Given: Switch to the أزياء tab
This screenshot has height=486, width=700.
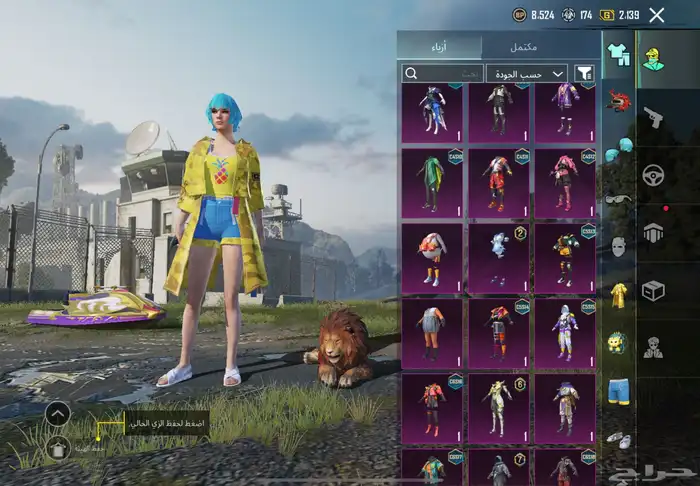Looking at the screenshot, I should [440, 46].
